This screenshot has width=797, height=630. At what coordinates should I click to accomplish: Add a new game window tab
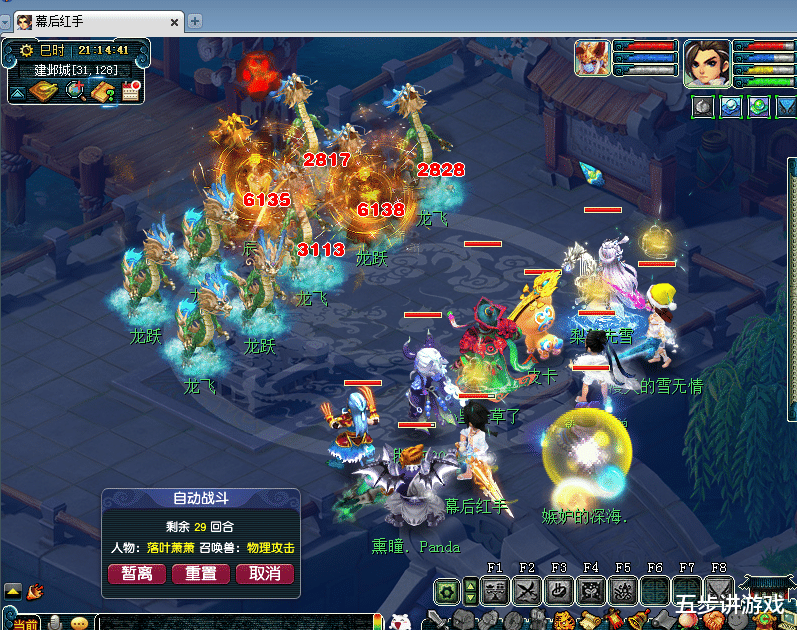point(195,21)
